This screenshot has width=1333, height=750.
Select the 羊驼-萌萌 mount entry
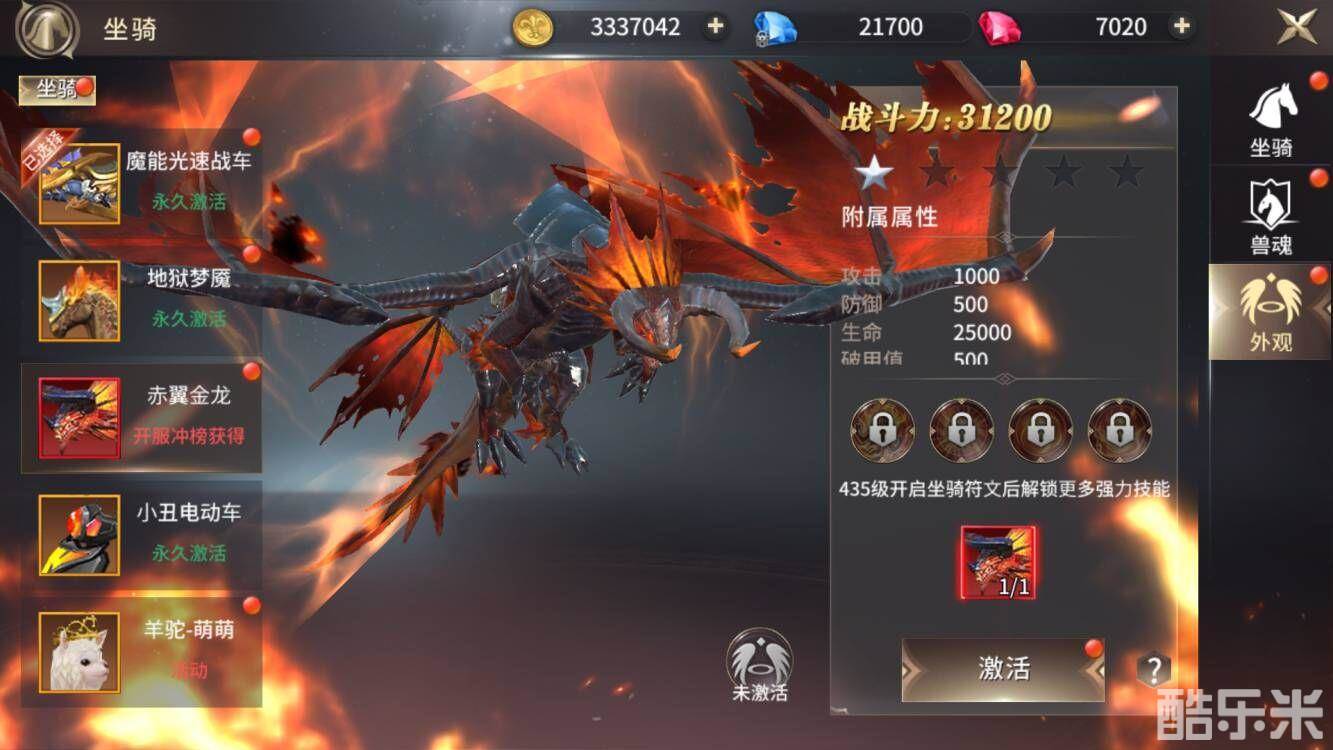coord(140,653)
